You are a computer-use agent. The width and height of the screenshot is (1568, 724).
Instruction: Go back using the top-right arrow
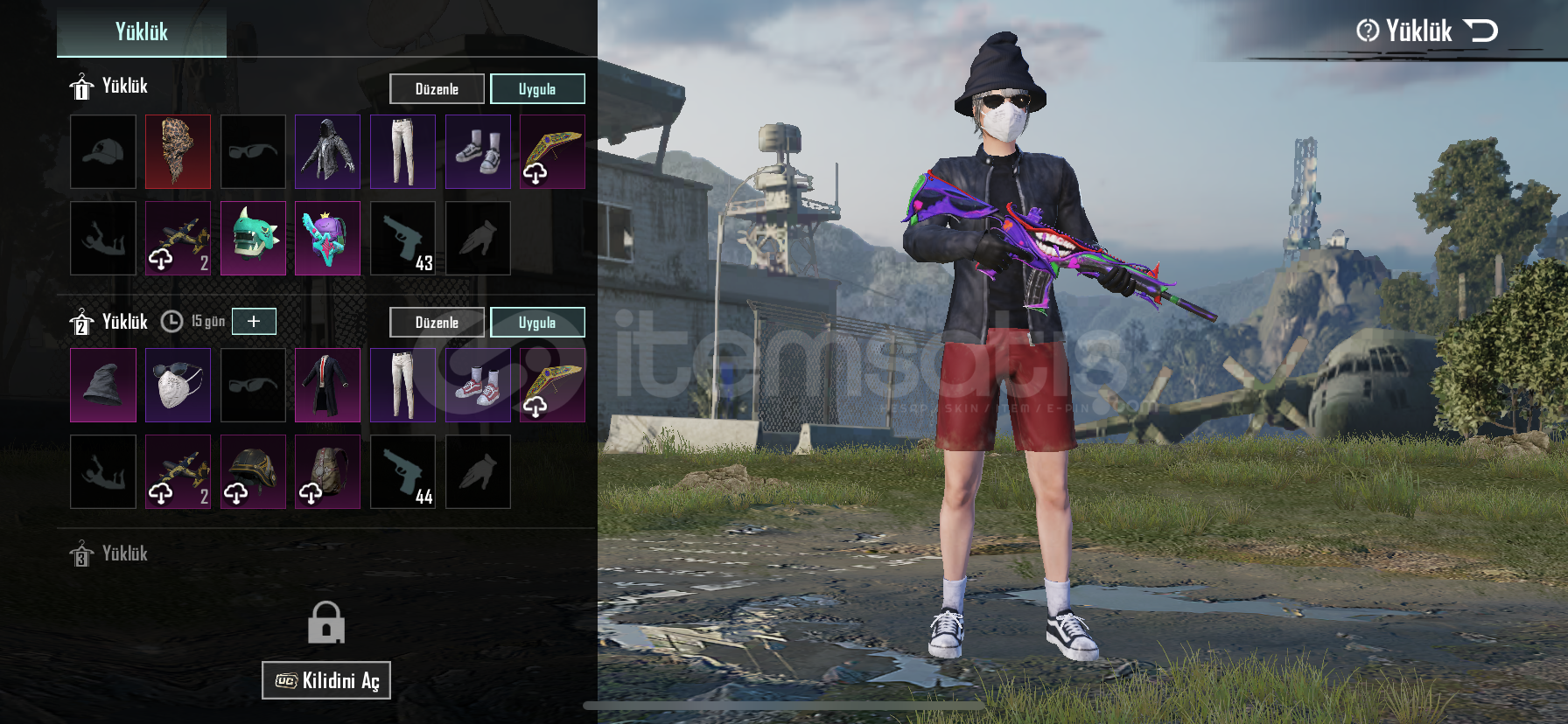point(1480,31)
